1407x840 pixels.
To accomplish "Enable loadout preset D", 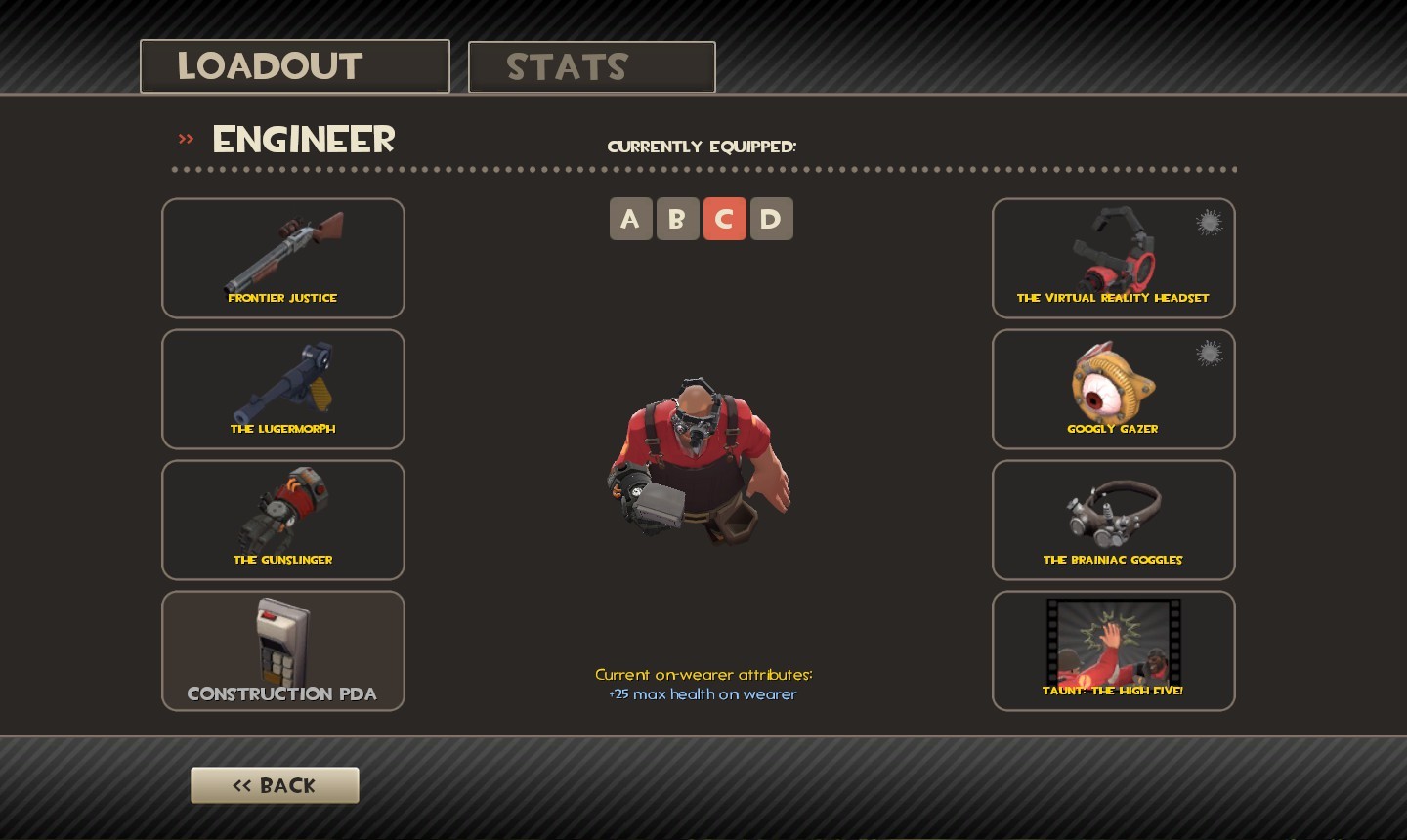I will (x=771, y=219).
